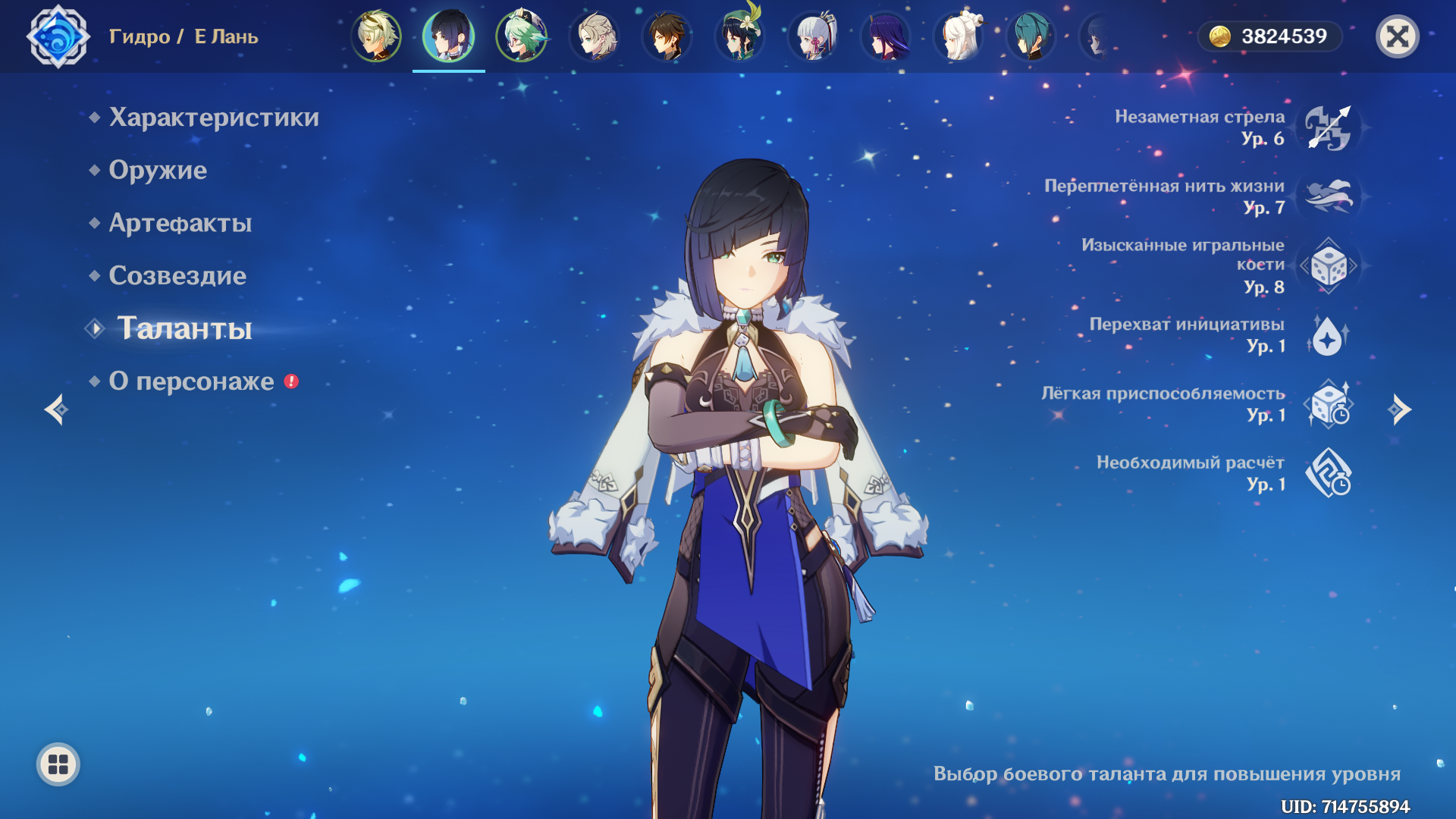The height and width of the screenshot is (819, 1456).
Task: Select the Переплетённая нить жизни talent
Action: coord(1328,196)
